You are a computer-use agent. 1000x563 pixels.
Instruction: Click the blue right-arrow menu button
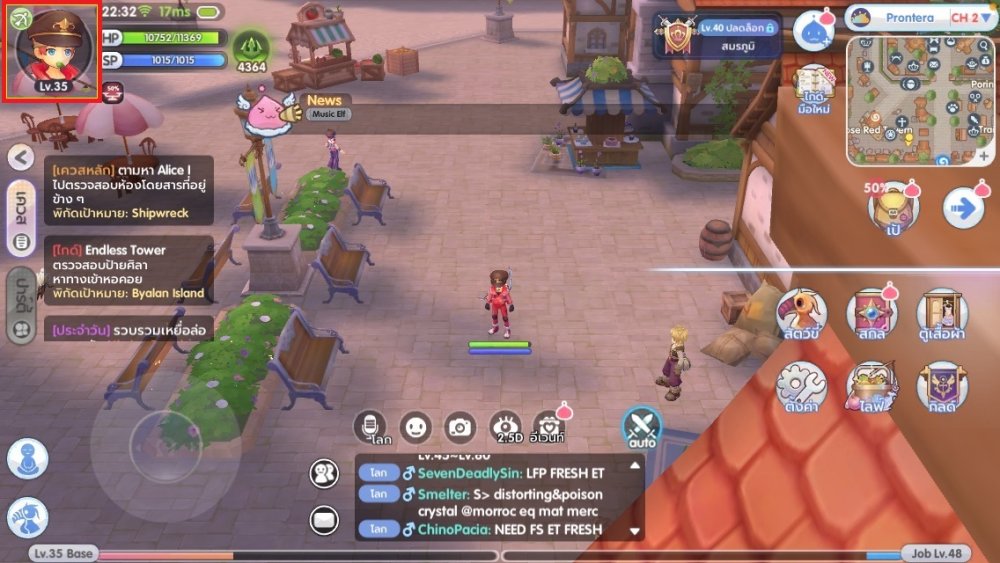[x=964, y=208]
